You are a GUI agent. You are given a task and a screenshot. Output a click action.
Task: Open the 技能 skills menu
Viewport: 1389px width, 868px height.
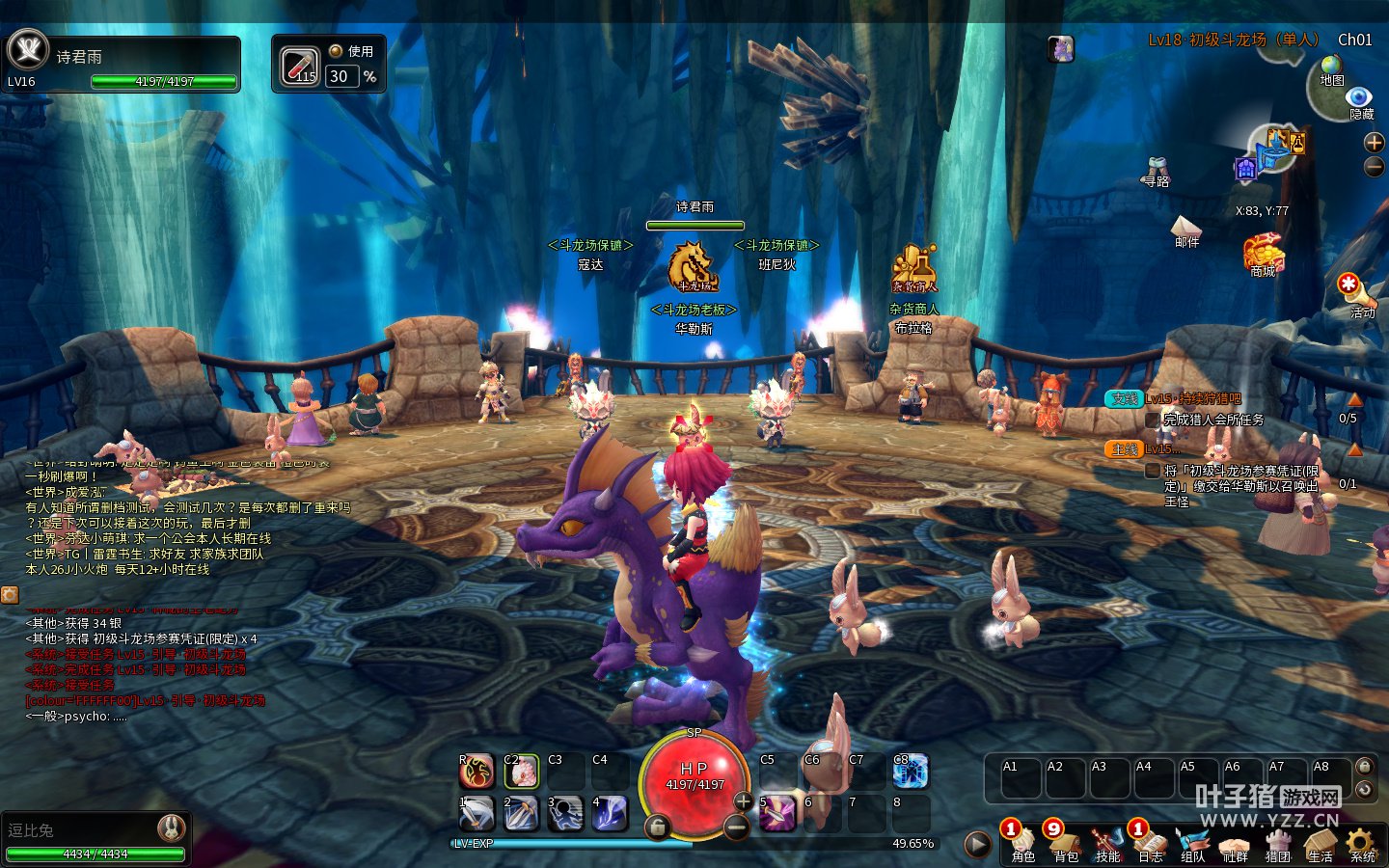[x=1107, y=842]
